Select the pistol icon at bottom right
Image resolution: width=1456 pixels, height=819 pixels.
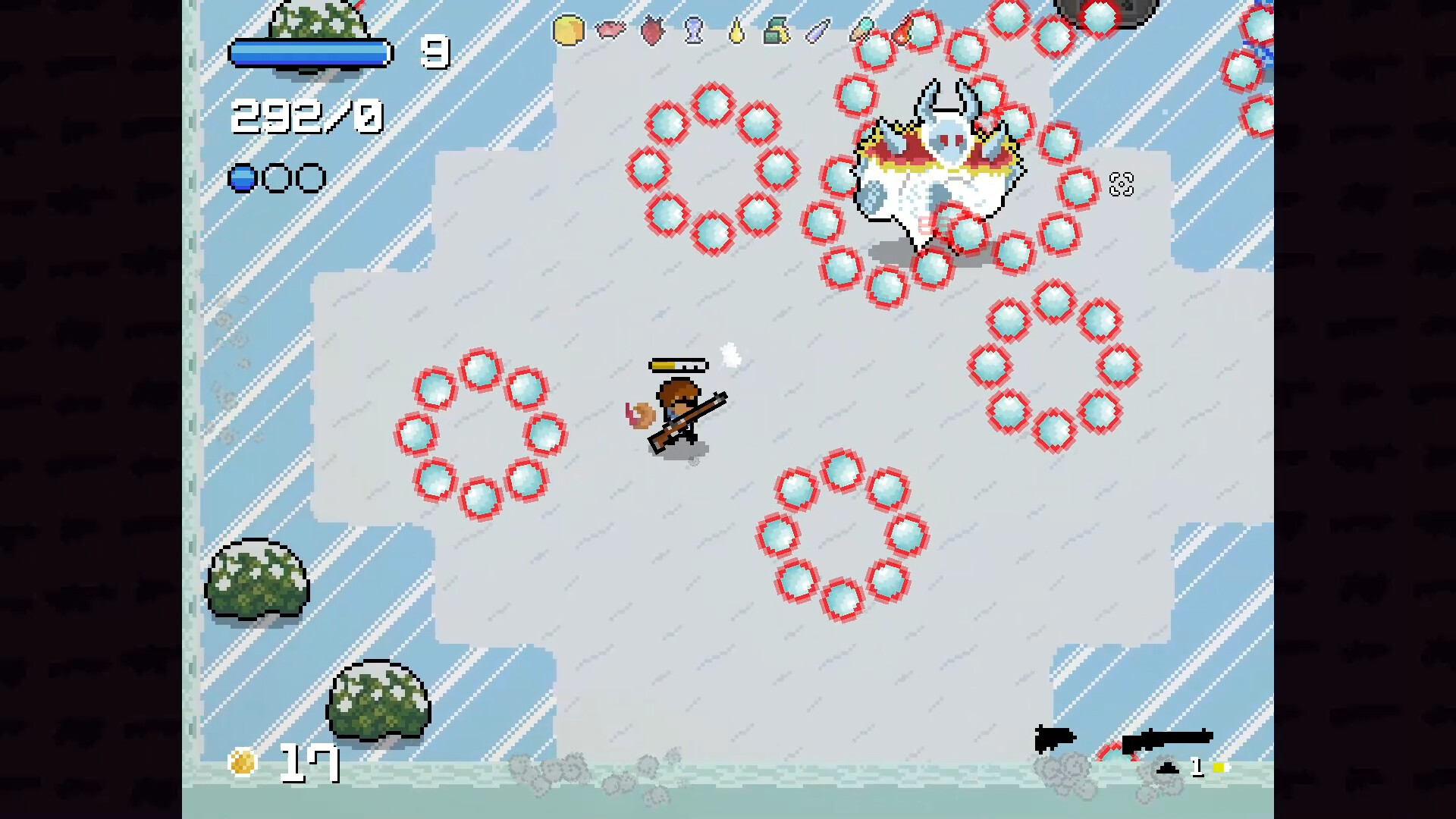point(1054,738)
